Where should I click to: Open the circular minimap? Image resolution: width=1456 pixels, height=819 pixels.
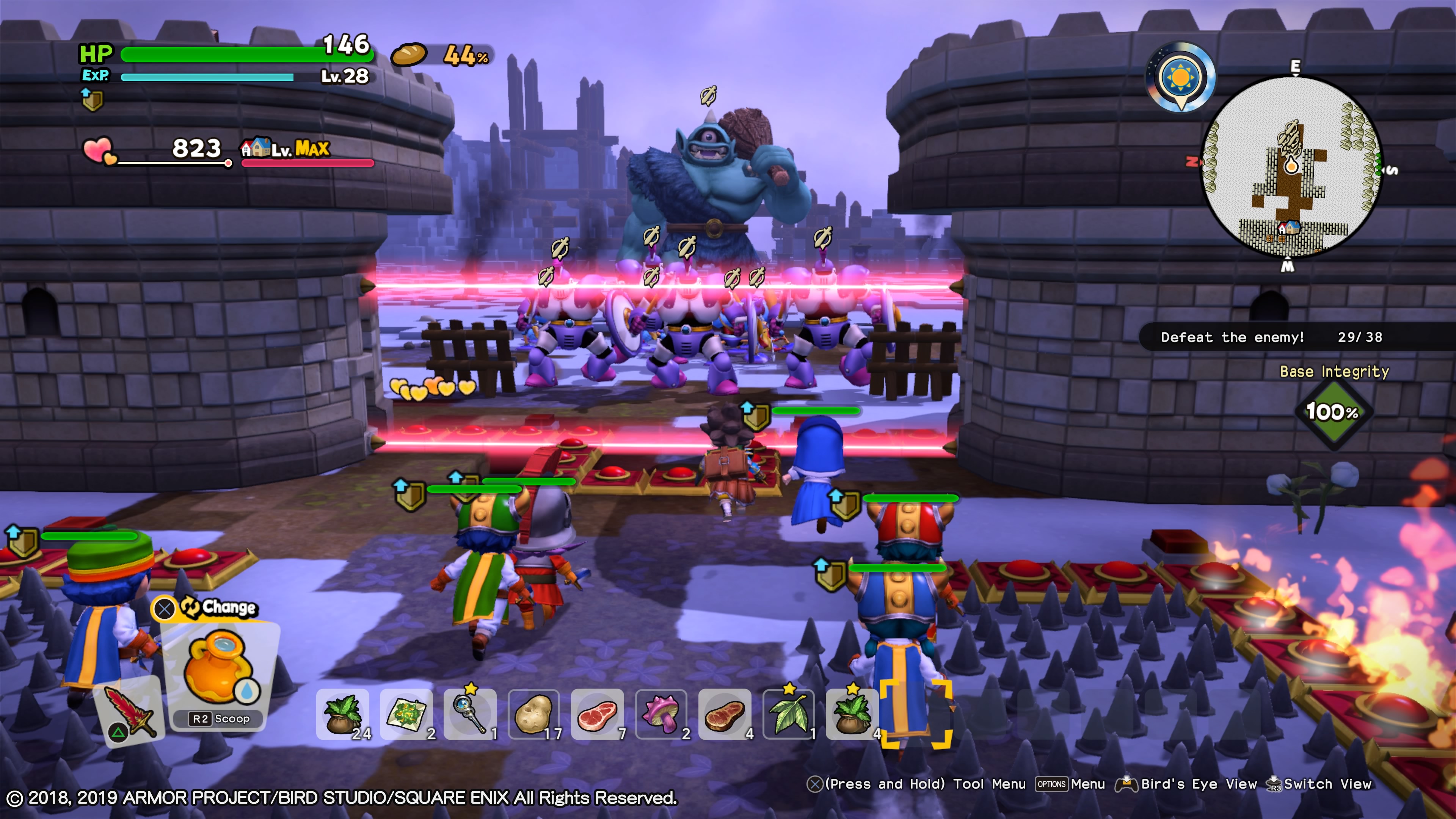click(x=1291, y=167)
